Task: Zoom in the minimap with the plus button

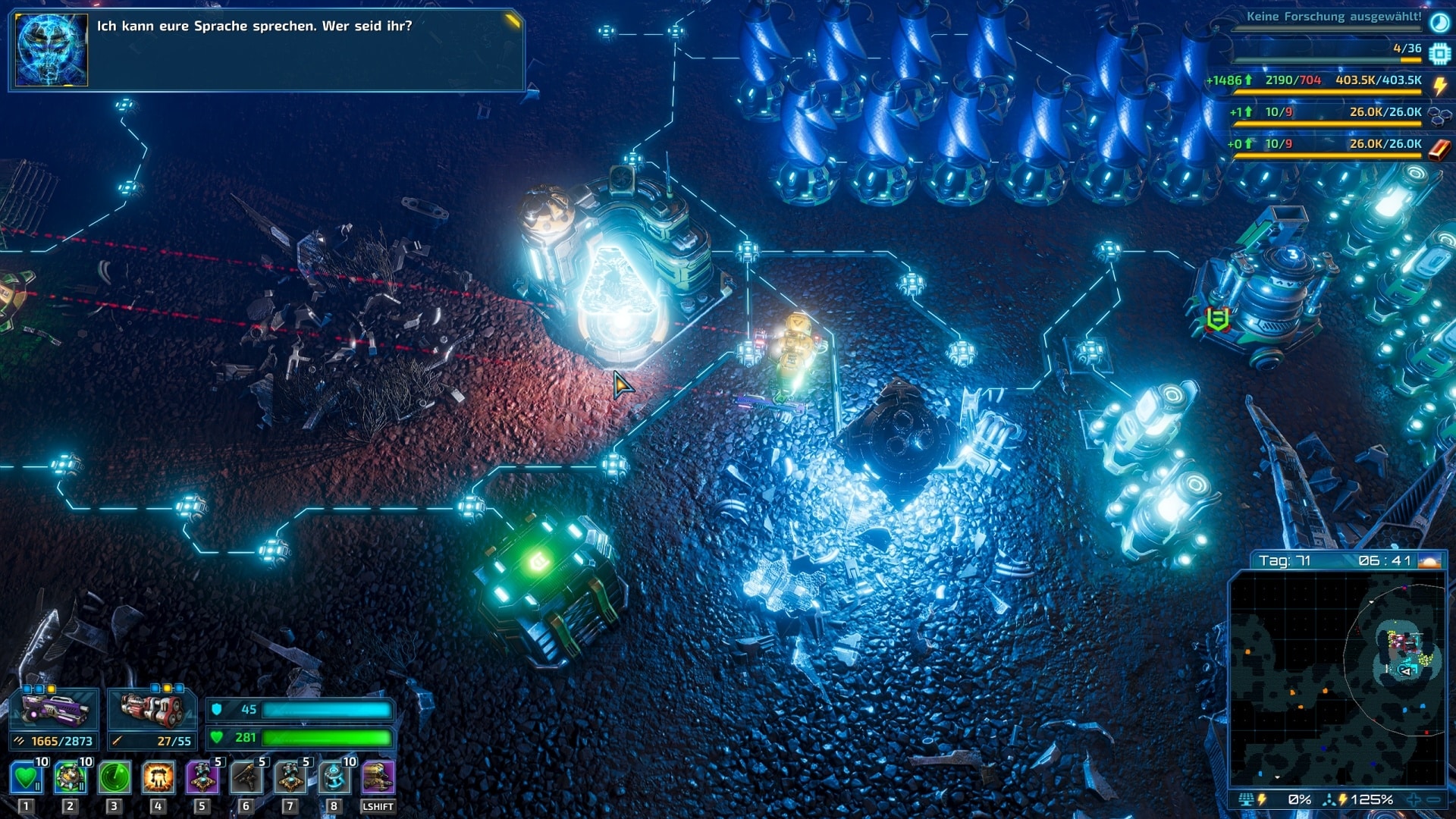Action: 1414,799
